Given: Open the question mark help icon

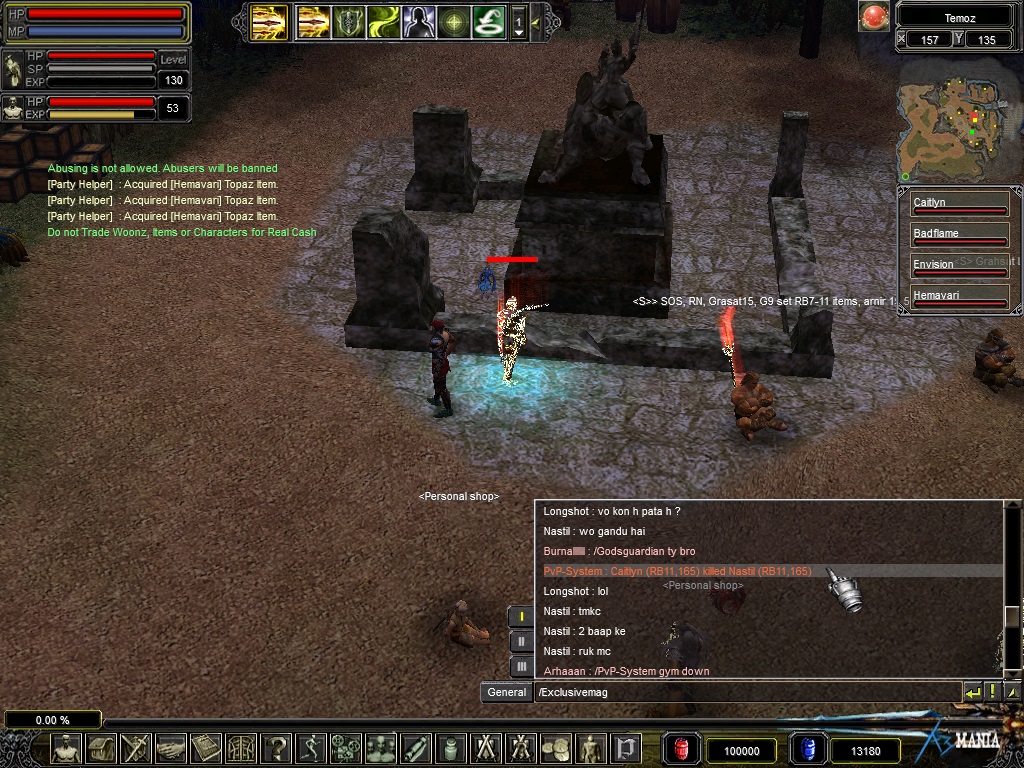Looking at the screenshot, I should click(277, 748).
